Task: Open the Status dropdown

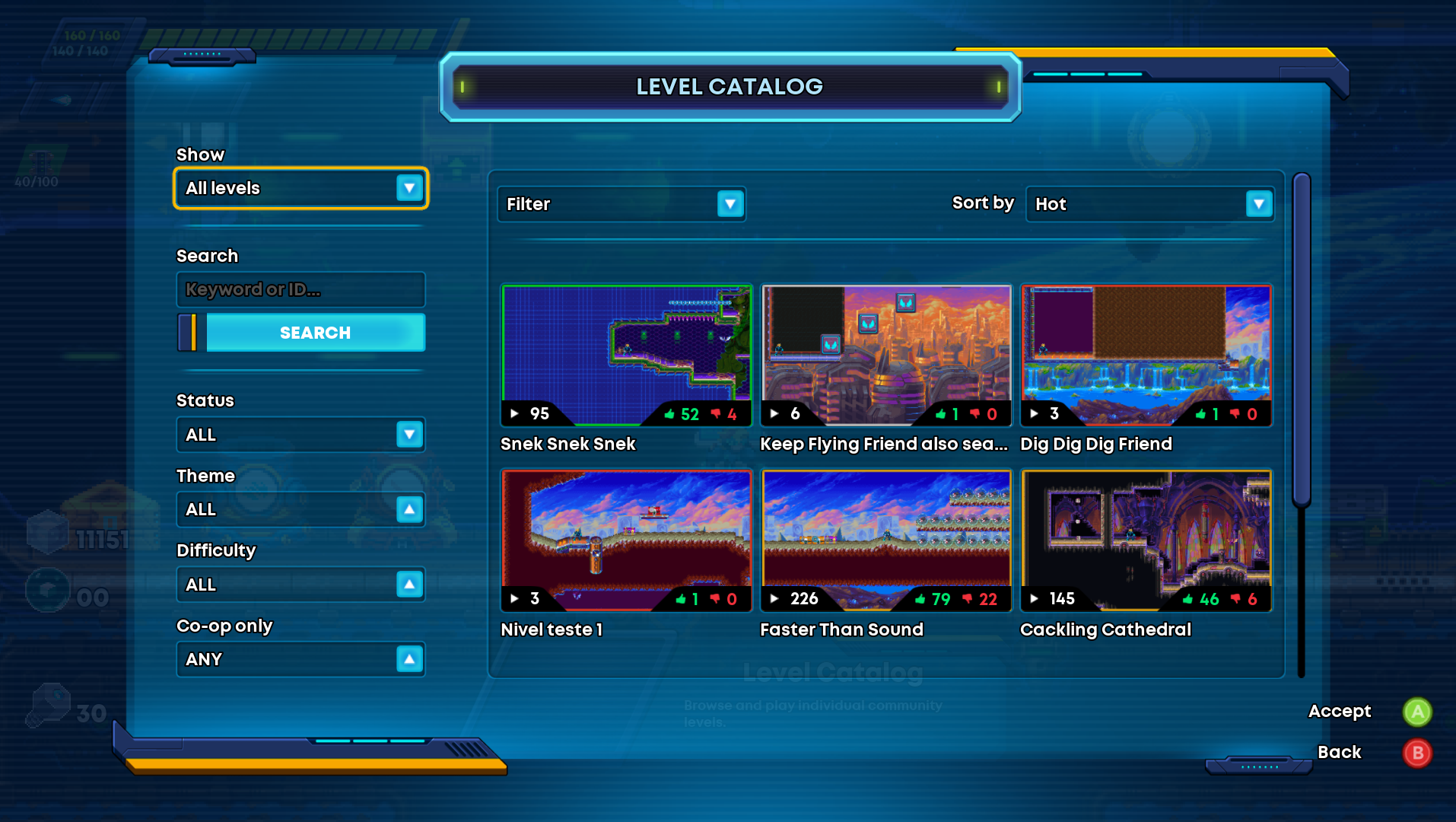Action: click(300, 435)
